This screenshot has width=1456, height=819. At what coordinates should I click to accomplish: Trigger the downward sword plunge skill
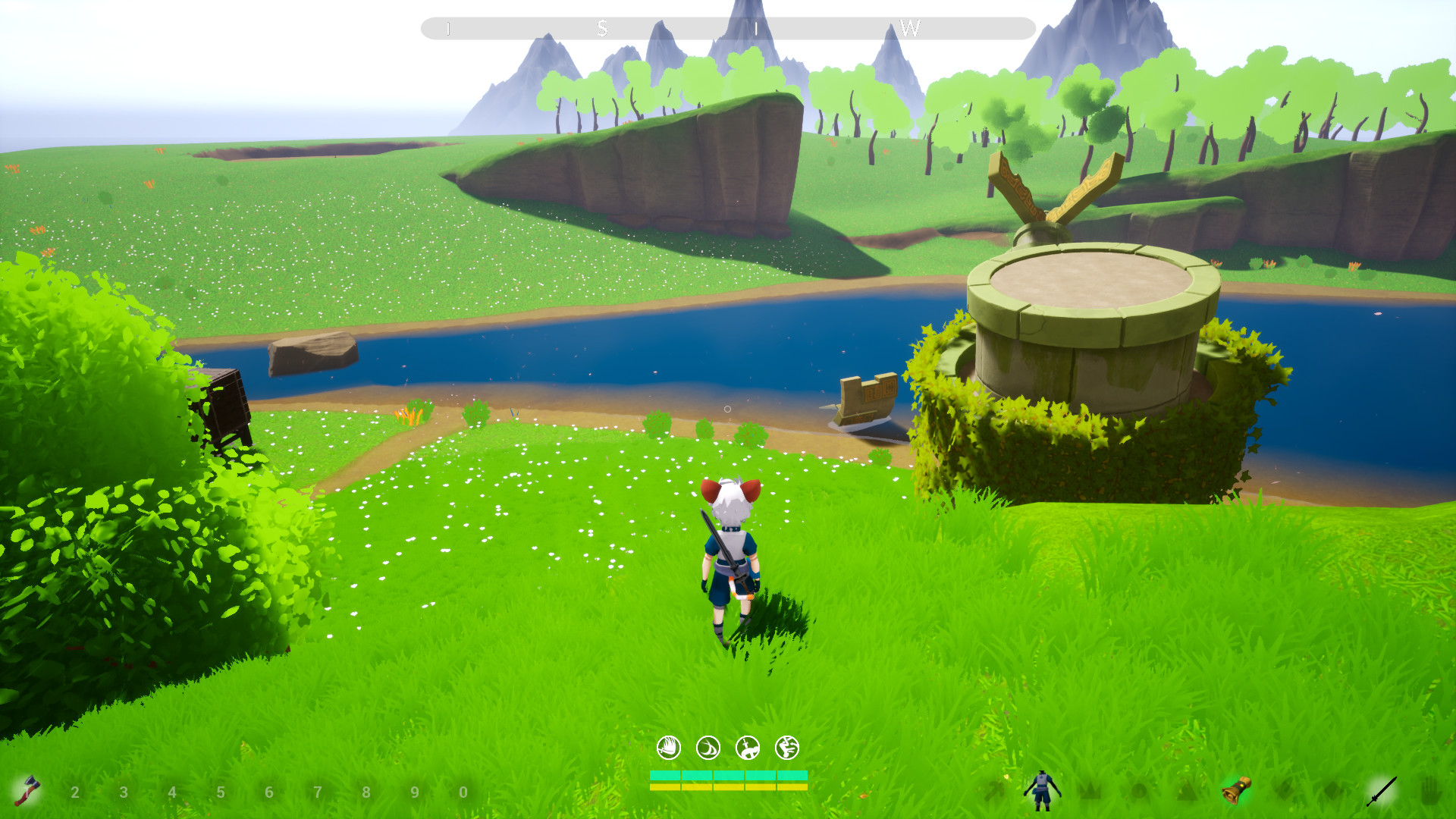[x=748, y=748]
